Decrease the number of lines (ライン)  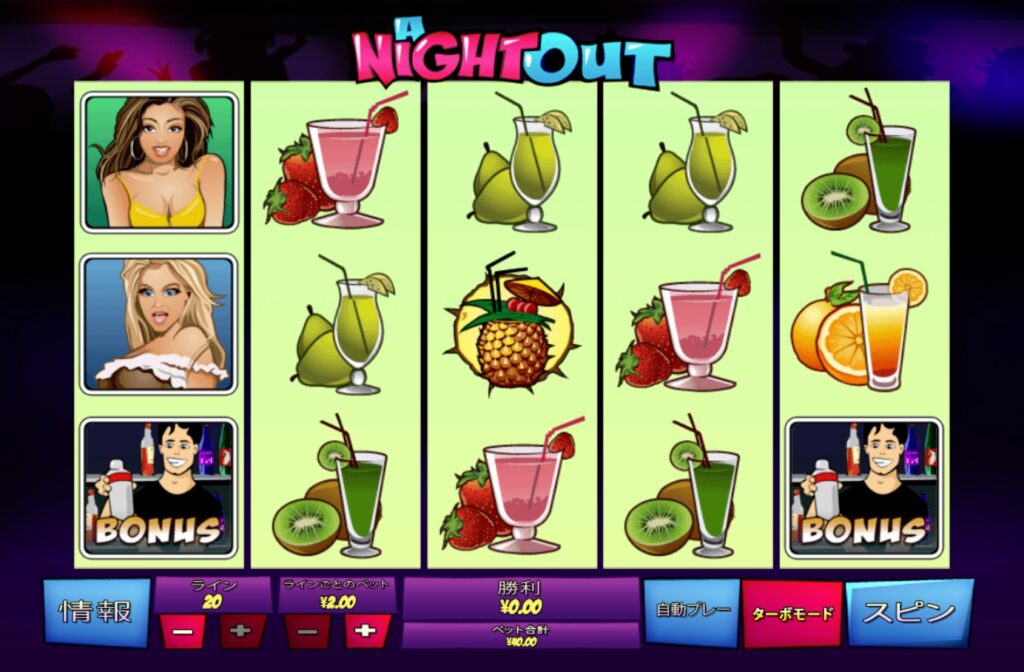coord(183,632)
